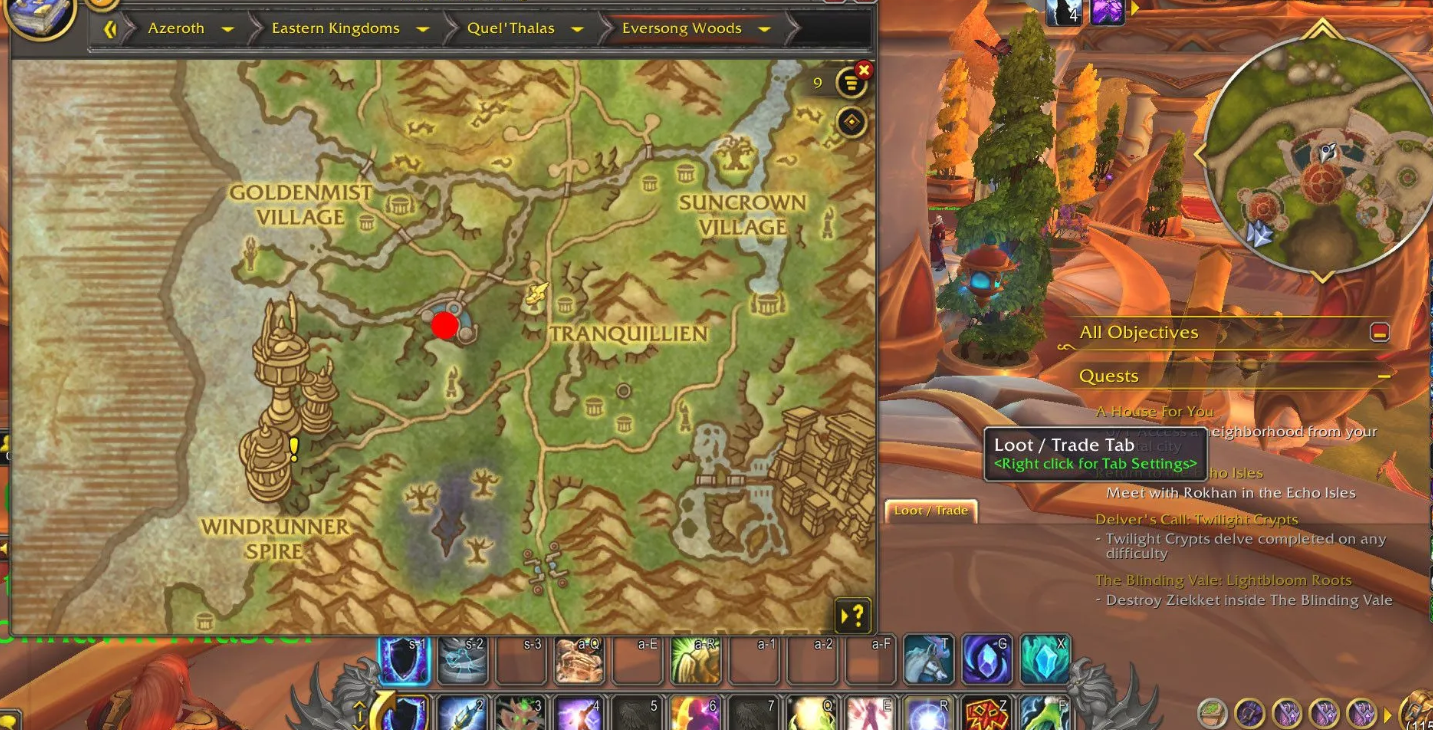Screen dimensions: 1433x730
Task: Select the Tranquillien flight master icon
Action: click(538, 292)
